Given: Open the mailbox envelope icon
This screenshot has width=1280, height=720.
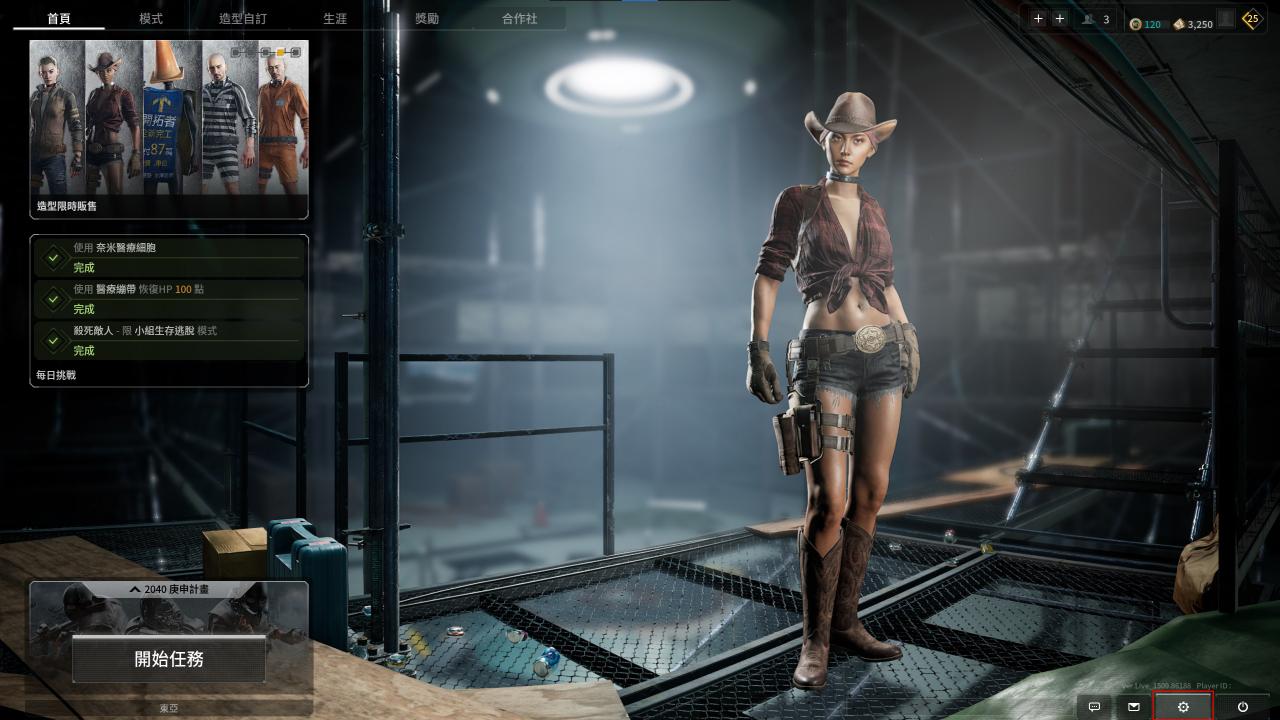Looking at the screenshot, I should tap(1134, 707).
